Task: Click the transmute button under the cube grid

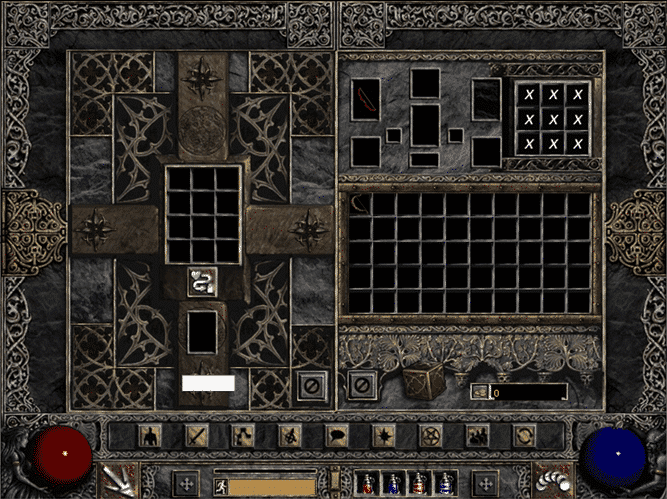Action: click(x=202, y=282)
